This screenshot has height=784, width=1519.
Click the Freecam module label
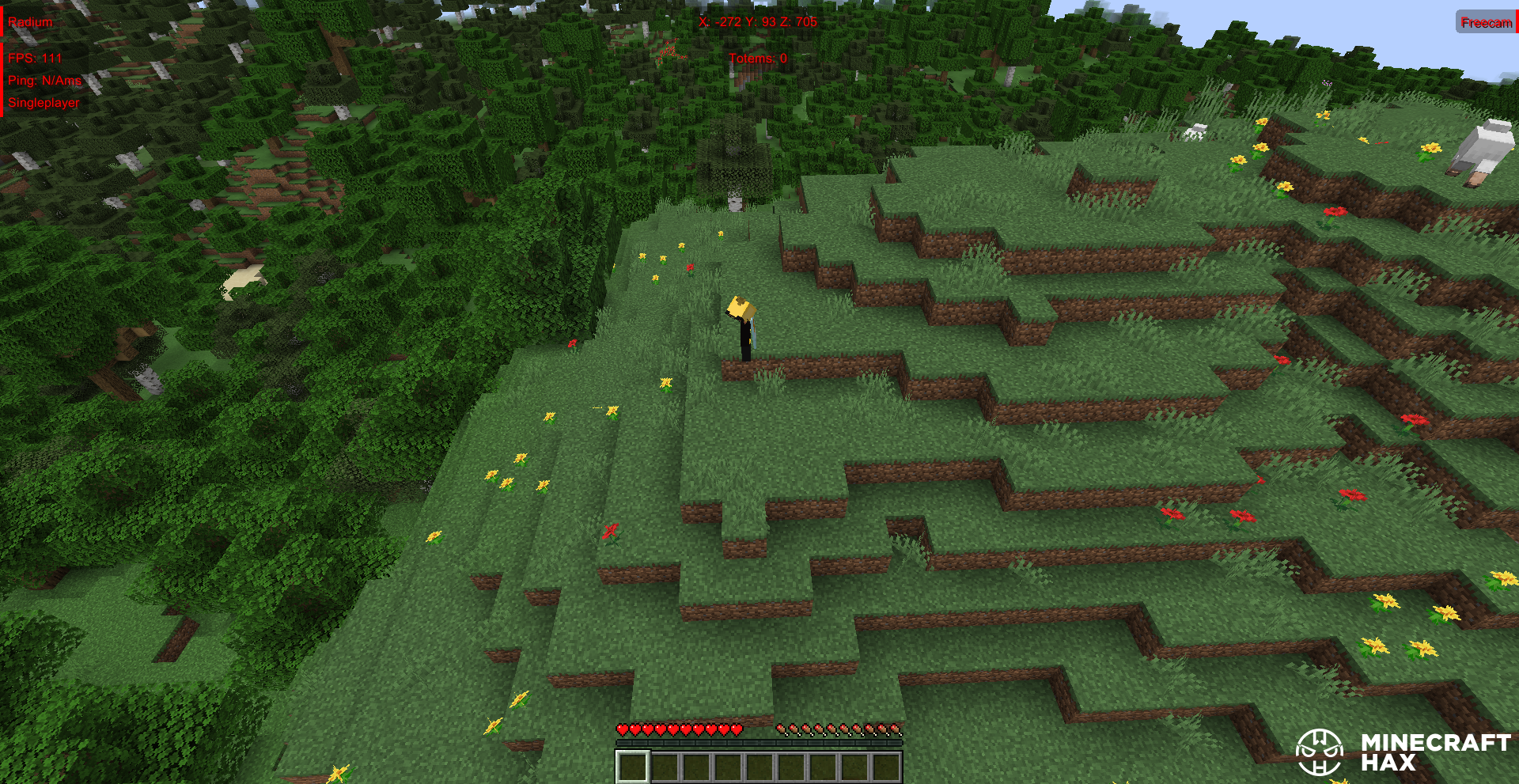(1486, 22)
